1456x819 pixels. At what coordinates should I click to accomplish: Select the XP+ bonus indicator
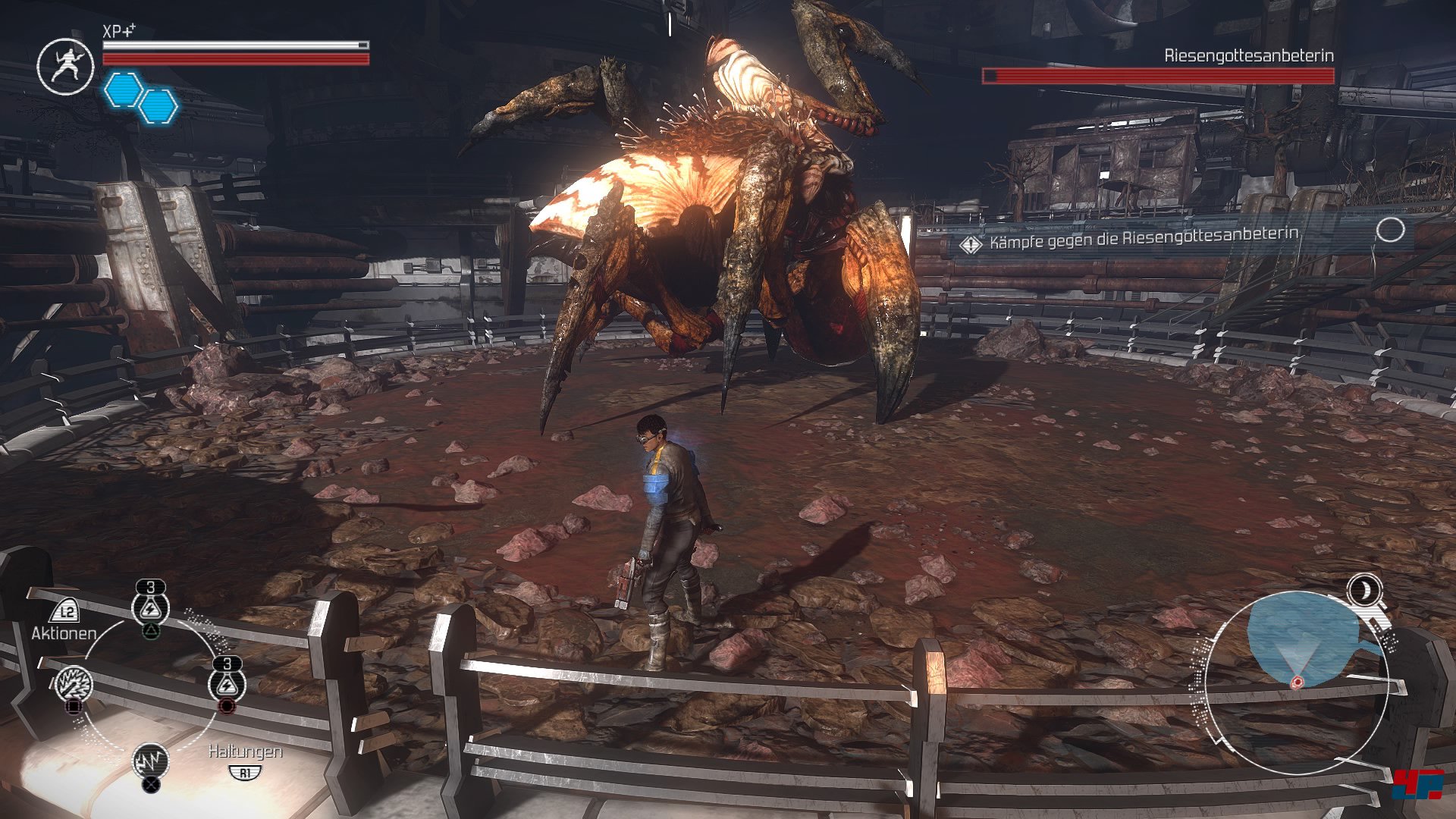pos(119,31)
